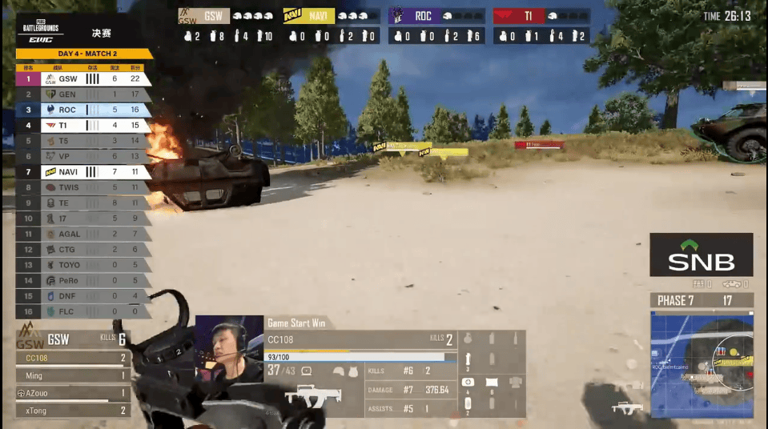
Task: Select the FLC row in the standings
Action: (x=83, y=311)
